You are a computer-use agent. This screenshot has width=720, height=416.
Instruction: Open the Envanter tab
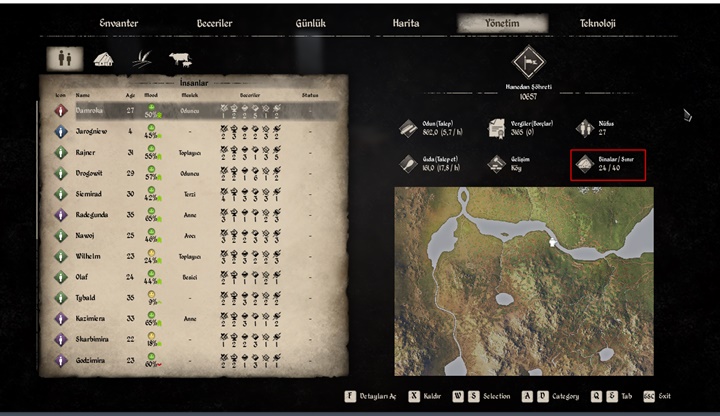tap(118, 23)
